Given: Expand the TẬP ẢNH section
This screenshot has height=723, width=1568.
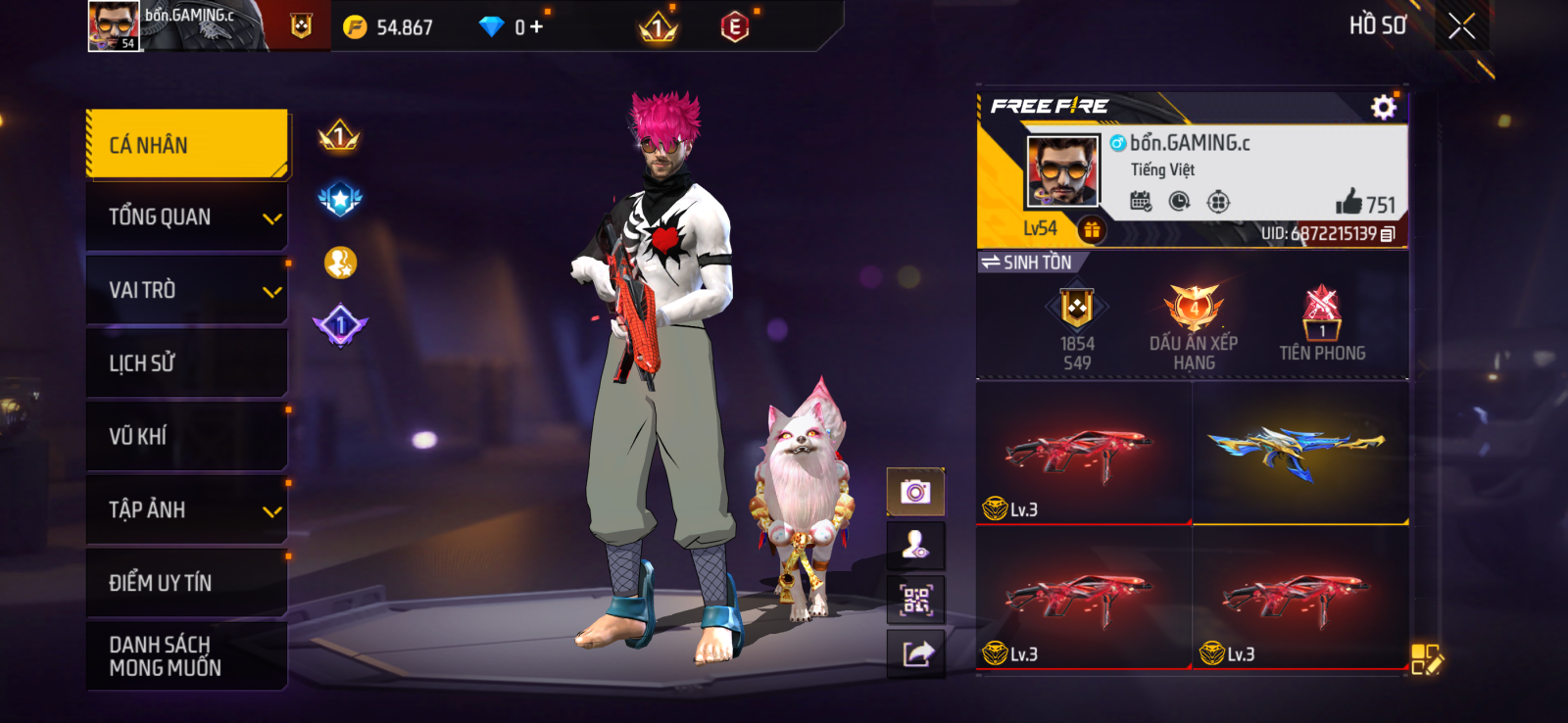Looking at the screenshot, I should [186, 508].
